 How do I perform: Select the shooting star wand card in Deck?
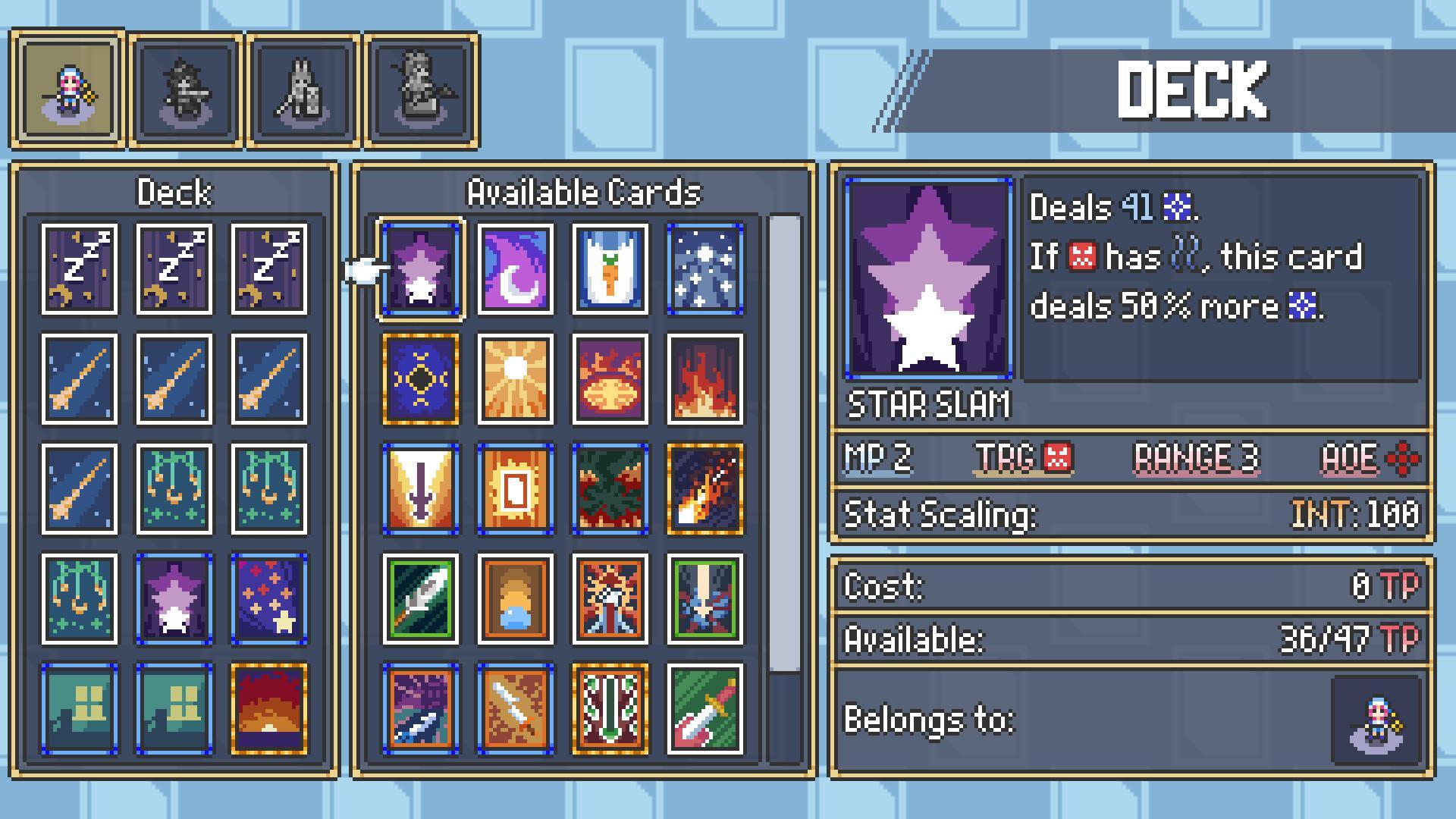78,378
